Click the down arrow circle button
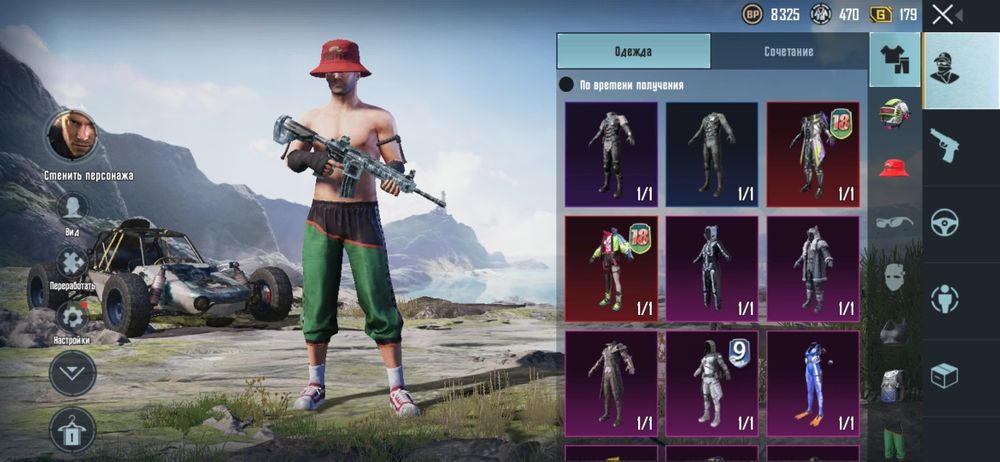The image size is (1000, 462). point(73,373)
